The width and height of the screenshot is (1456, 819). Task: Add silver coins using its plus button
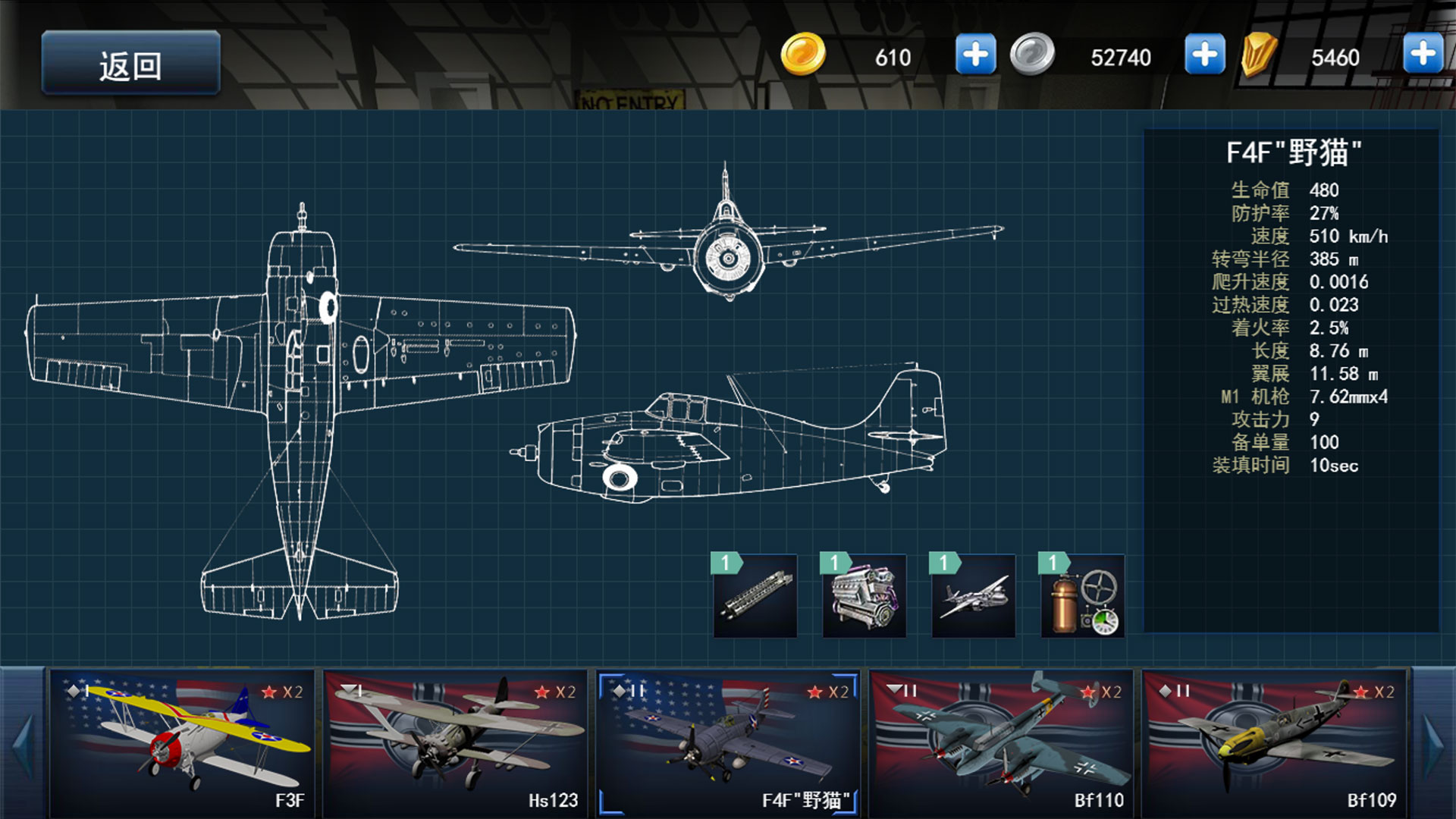coord(1204,55)
